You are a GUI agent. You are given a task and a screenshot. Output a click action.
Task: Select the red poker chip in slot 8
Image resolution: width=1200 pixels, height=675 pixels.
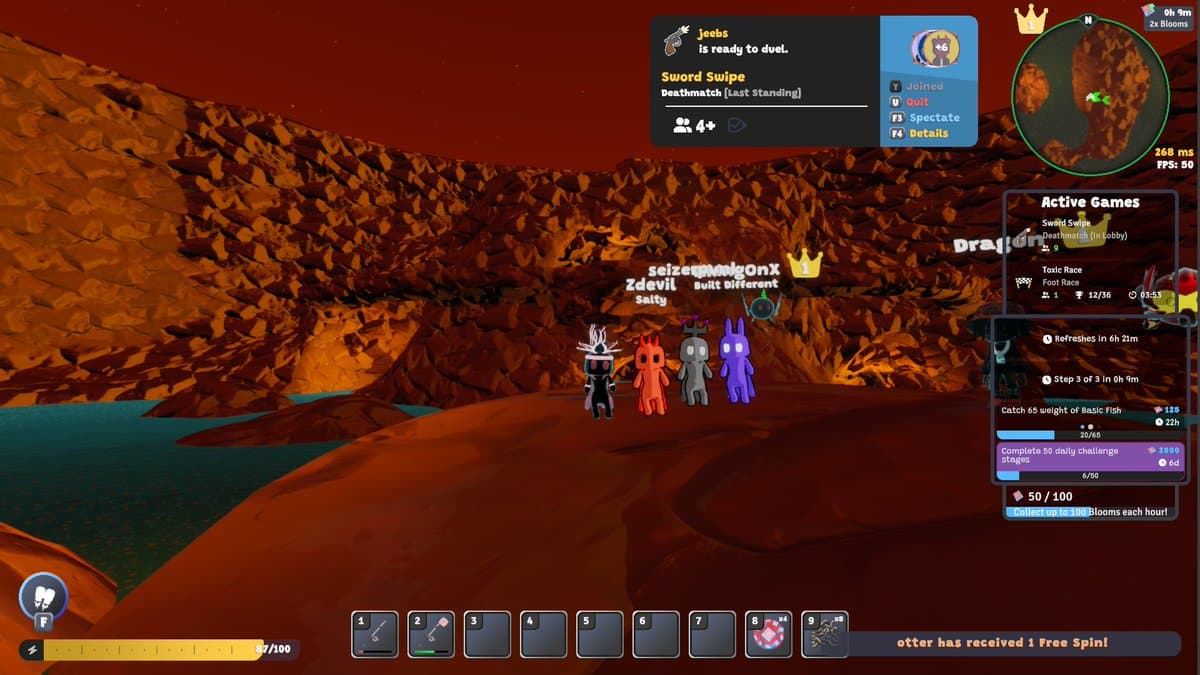(x=768, y=634)
